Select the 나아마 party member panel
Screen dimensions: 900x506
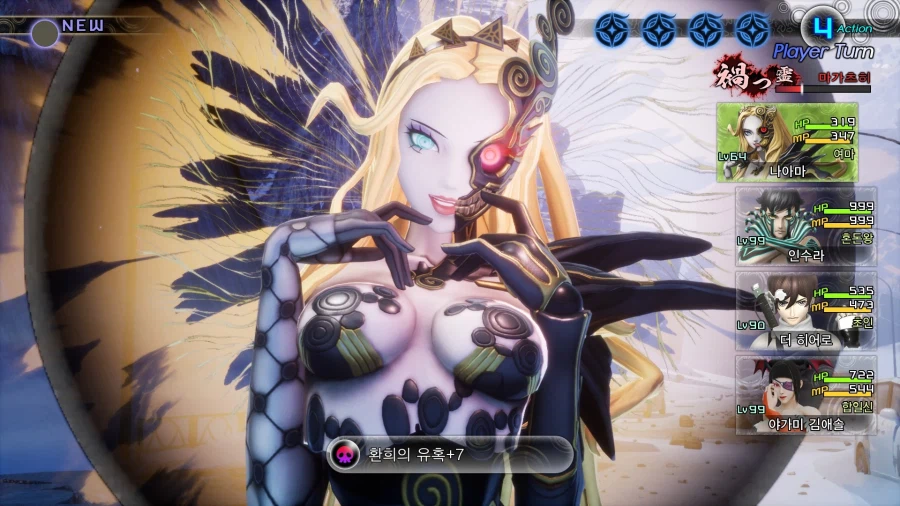point(787,142)
